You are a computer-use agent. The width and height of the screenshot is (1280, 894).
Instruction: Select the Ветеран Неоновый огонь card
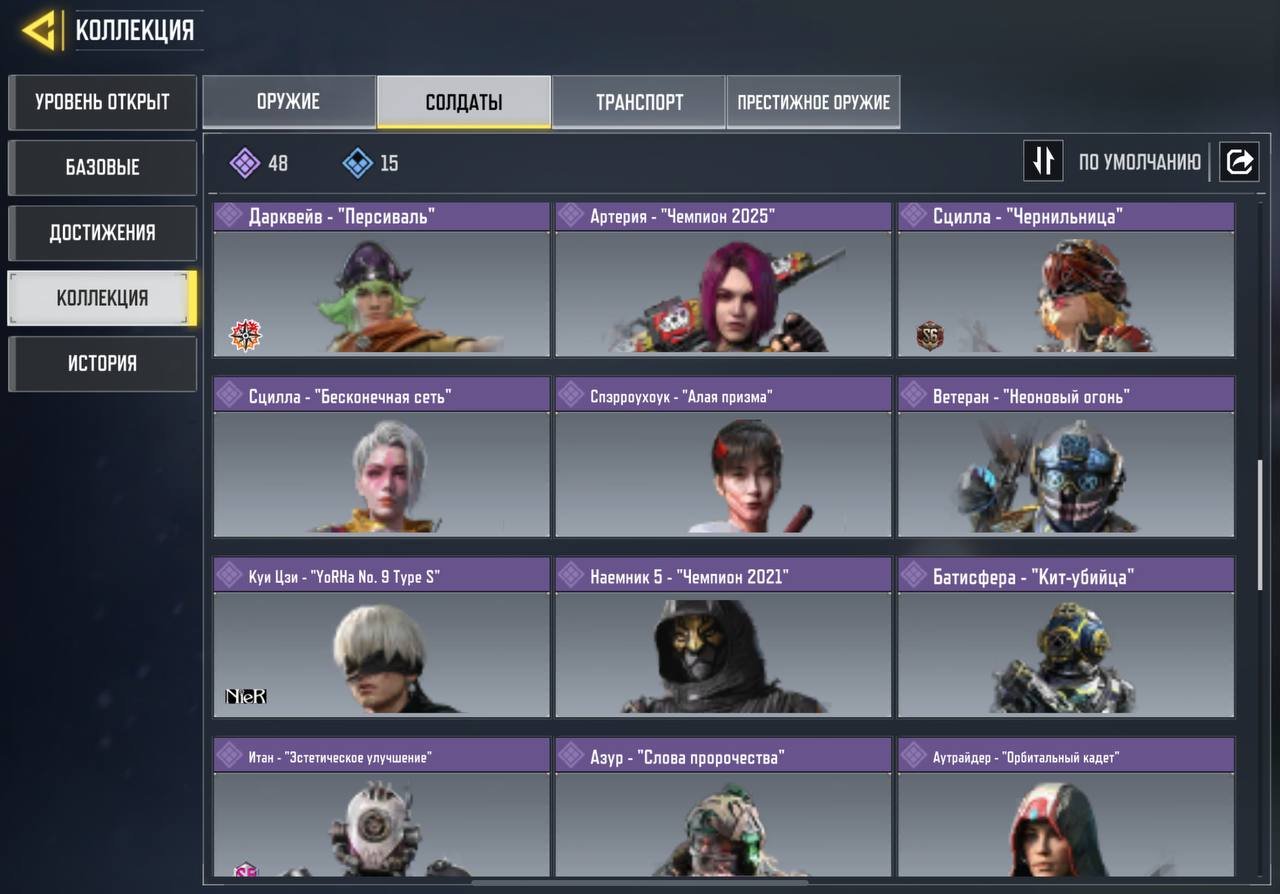coord(1066,457)
